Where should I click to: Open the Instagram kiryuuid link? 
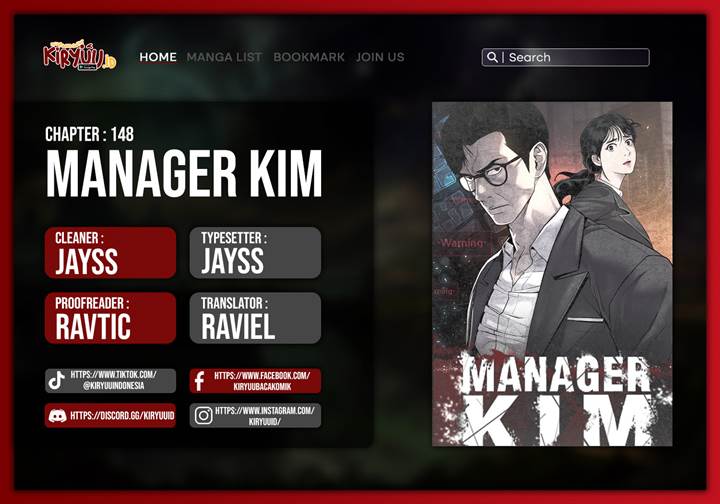point(255,415)
